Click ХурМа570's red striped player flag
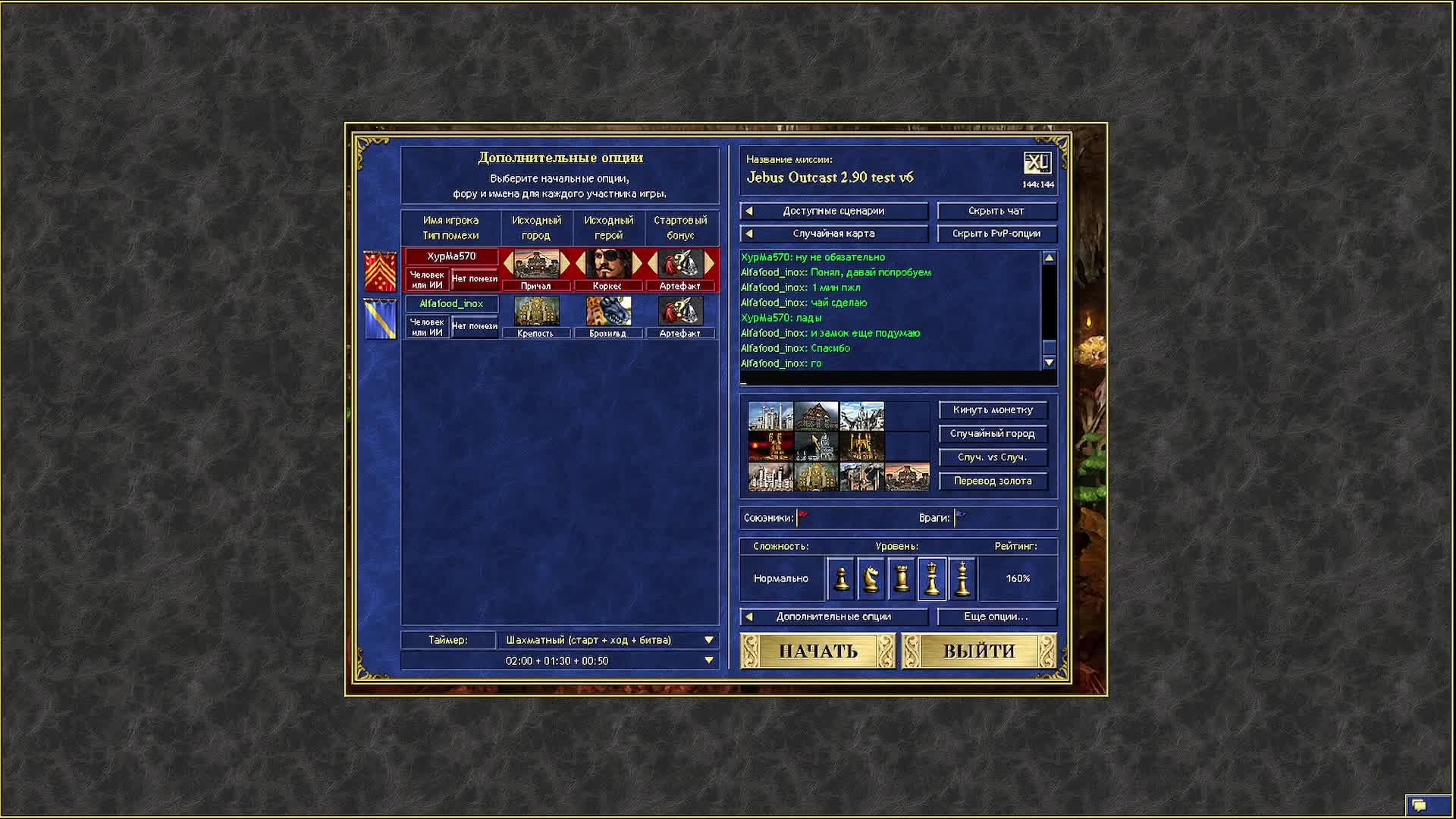 click(379, 271)
